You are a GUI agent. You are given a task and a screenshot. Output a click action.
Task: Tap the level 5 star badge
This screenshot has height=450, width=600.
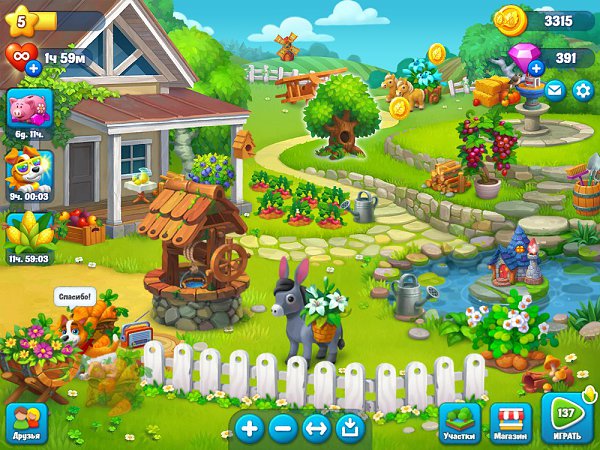tap(21, 19)
